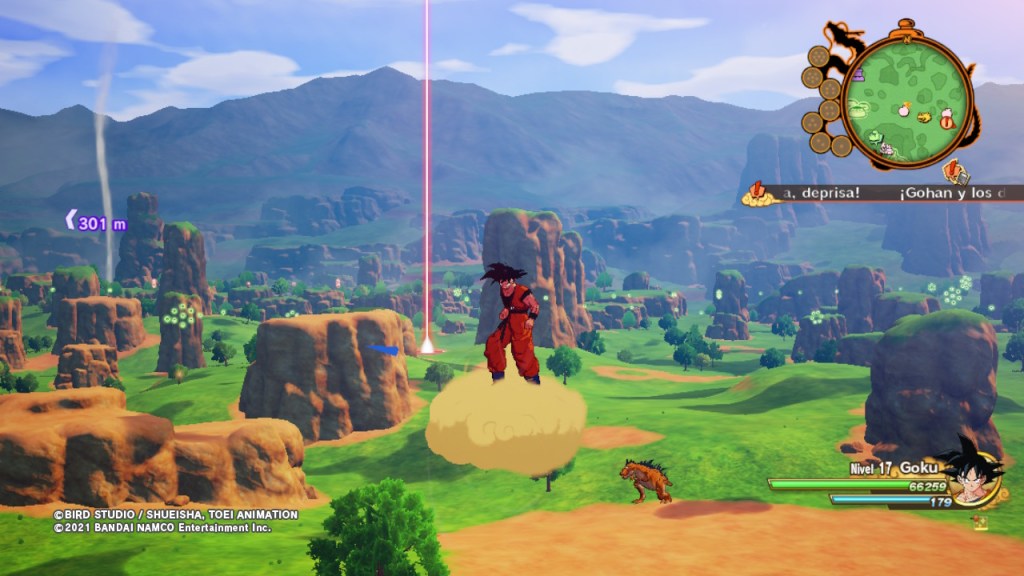This screenshot has width=1024, height=576.
Task: Click the purple tower marker on the minimap
Action: (x=857, y=73)
